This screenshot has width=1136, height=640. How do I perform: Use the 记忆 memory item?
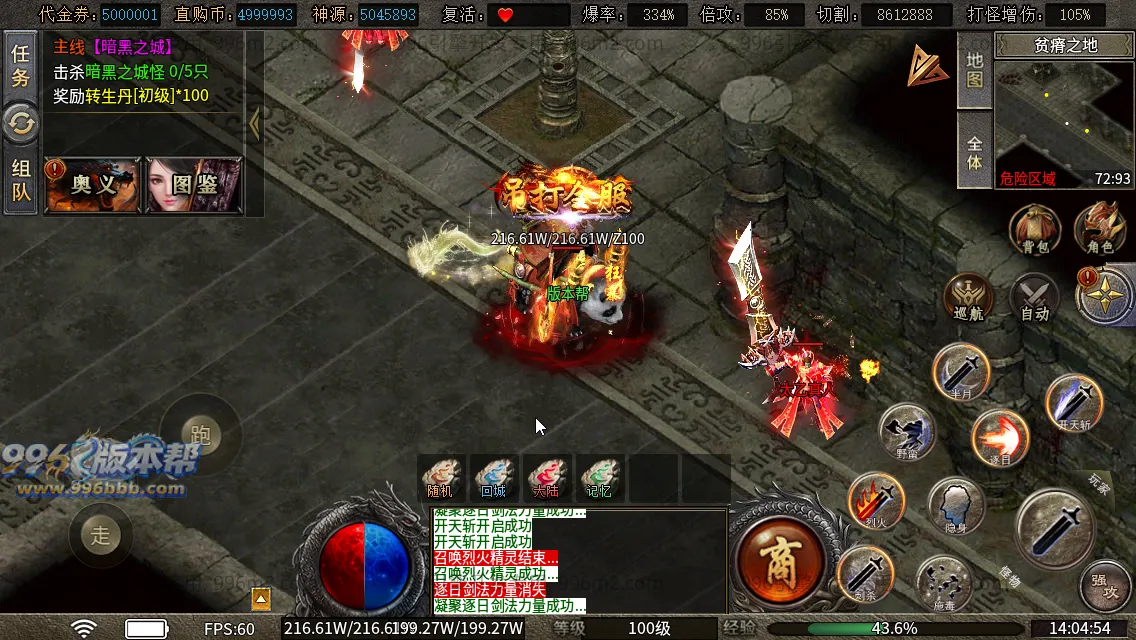tap(598, 478)
